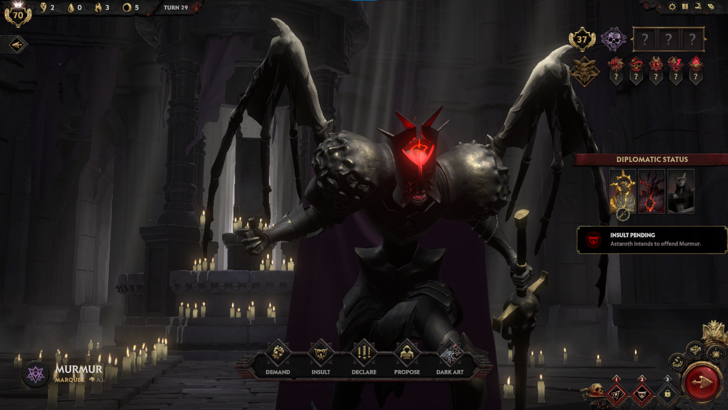Open the Insult Pending notification
Screen dimensions: 728x410
pyautogui.click(x=650, y=238)
